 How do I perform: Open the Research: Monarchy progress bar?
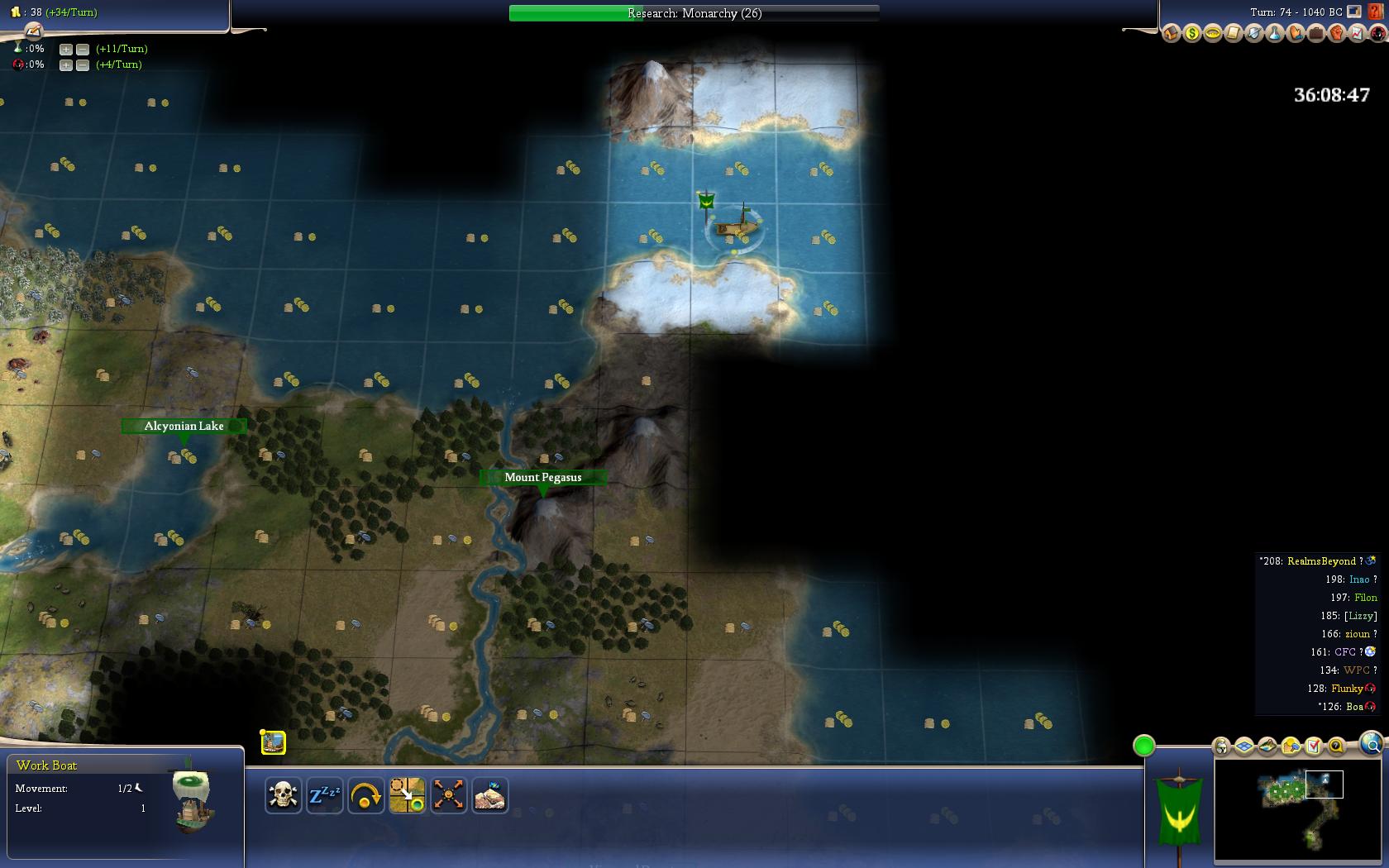[x=694, y=13]
